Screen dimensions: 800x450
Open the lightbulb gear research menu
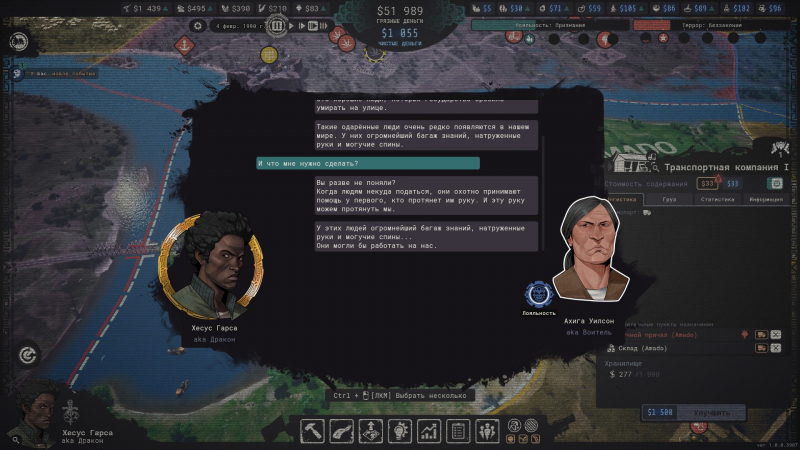401,431
